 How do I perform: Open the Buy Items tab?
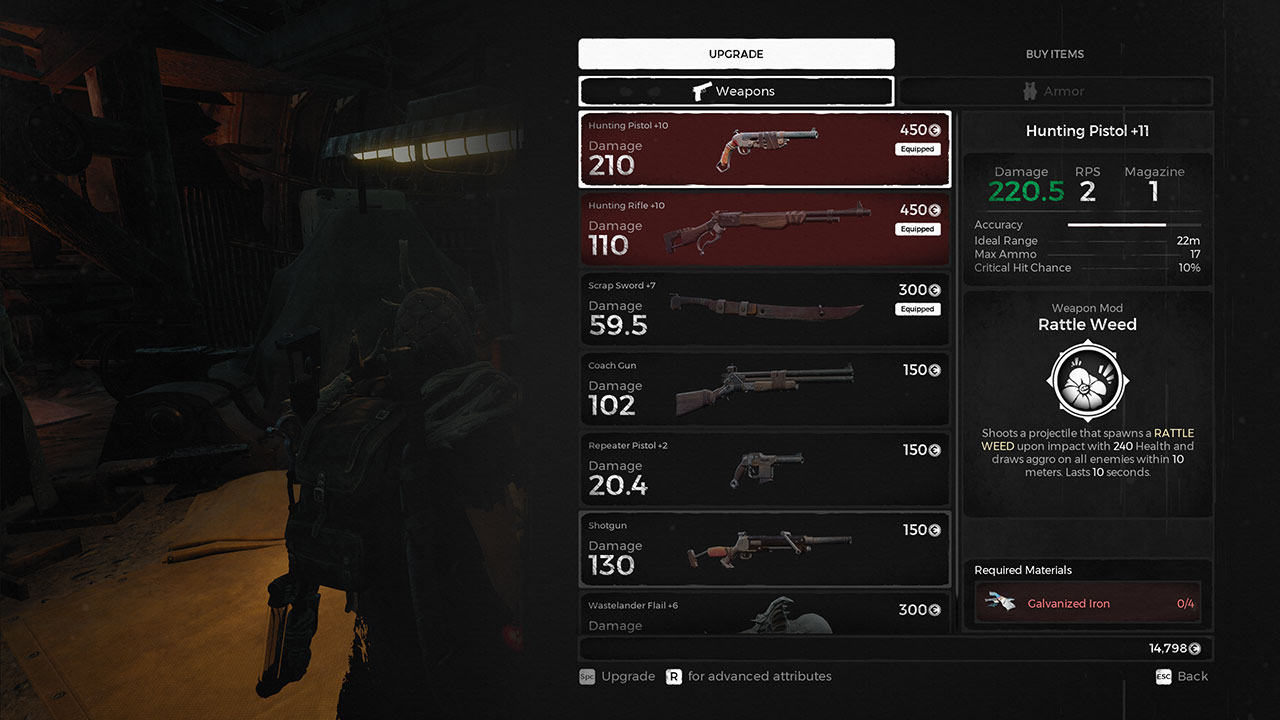click(1054, 54)
